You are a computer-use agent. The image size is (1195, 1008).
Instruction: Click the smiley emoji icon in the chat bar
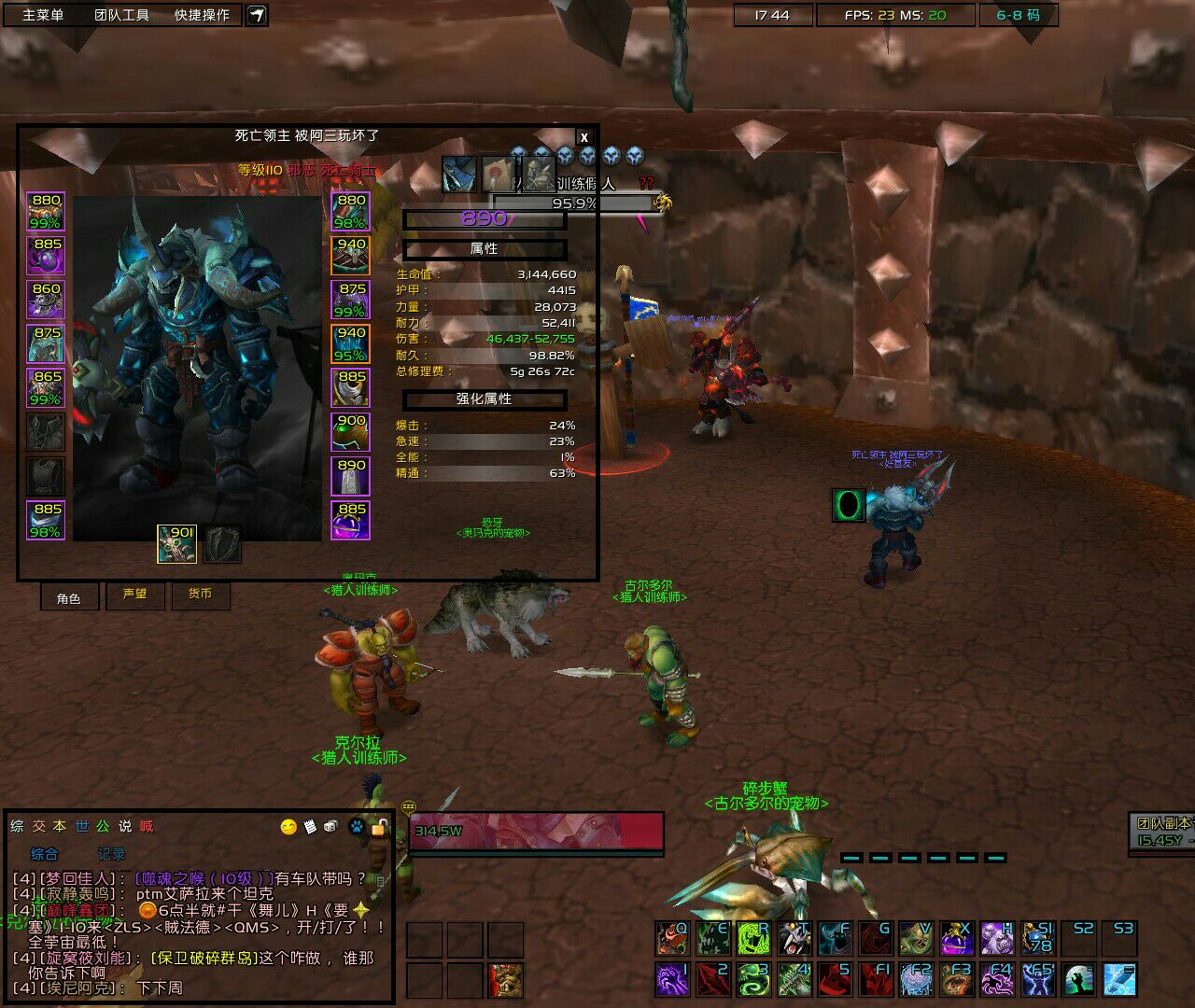(x=288, y=826)
